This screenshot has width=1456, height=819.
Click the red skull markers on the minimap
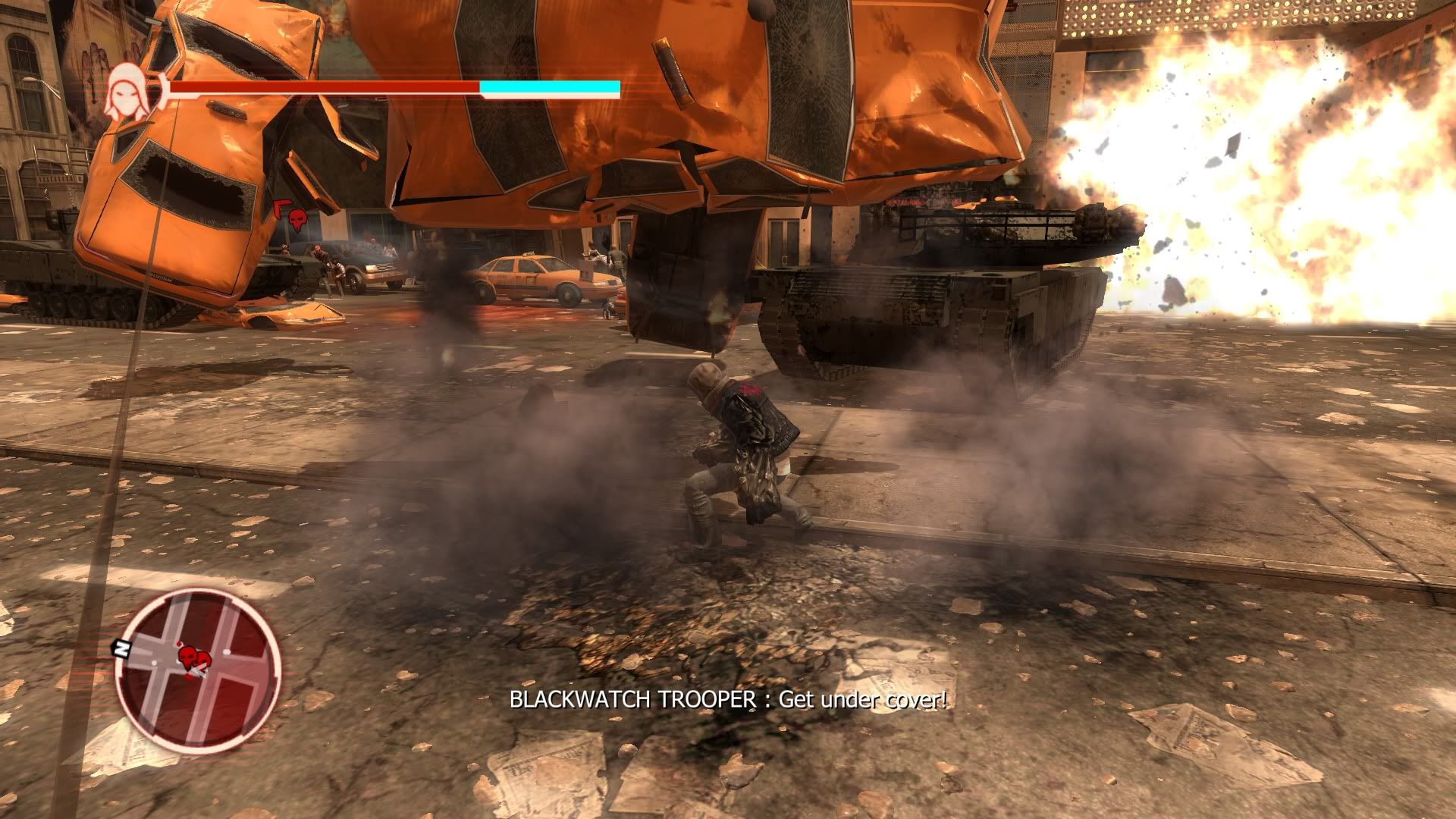click(193, 657)
